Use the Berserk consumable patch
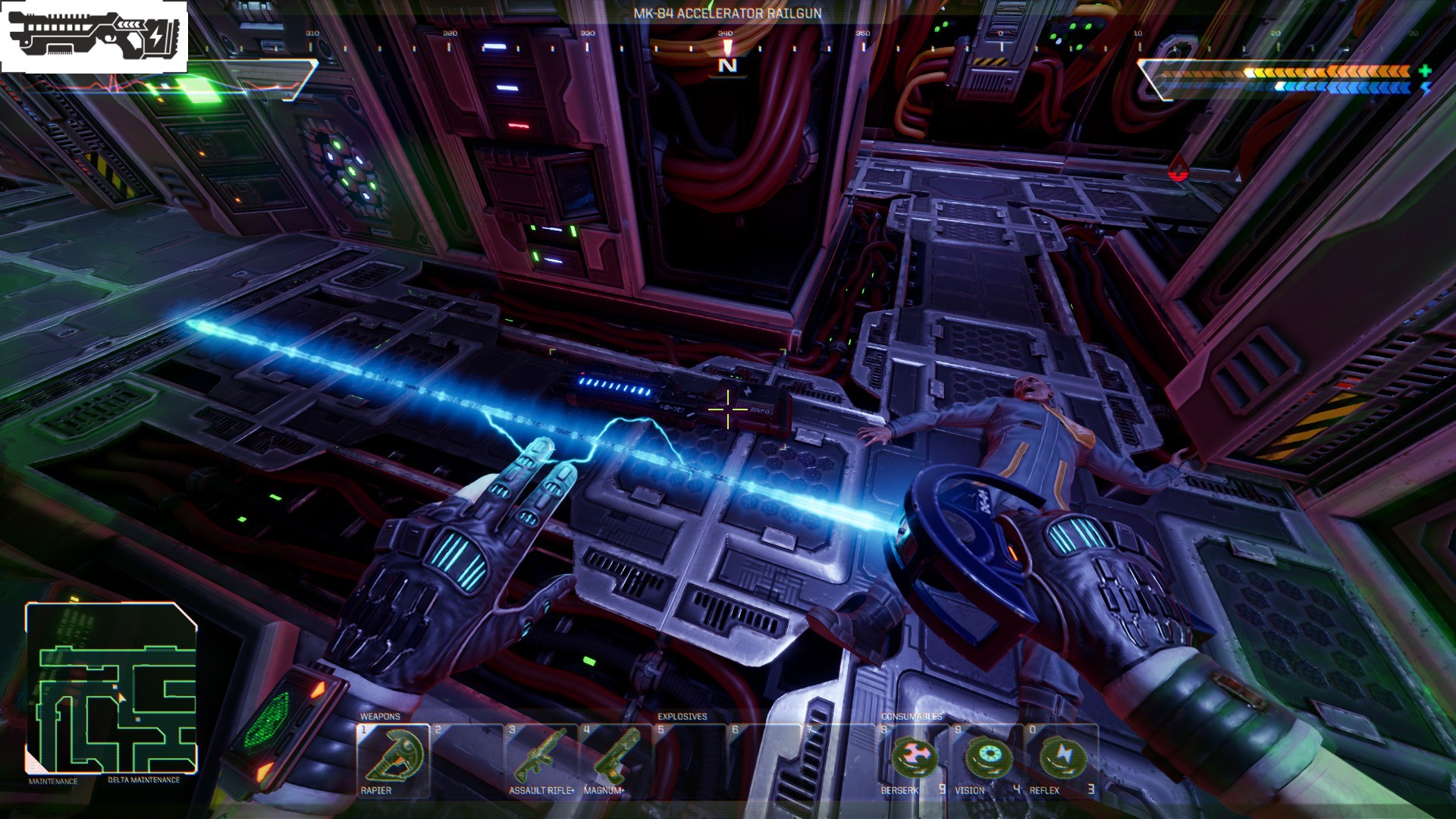Viewport: 1456px width, 819px height. pyautogui.click(x=913, y=758)
